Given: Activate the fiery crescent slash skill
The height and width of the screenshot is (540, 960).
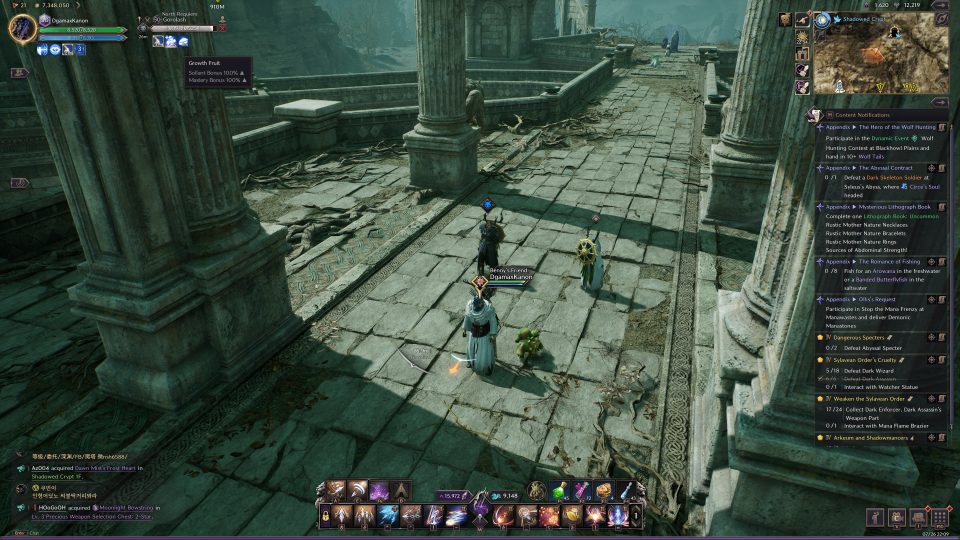Looking at the screenshot, I should click(x=502, y=516).
